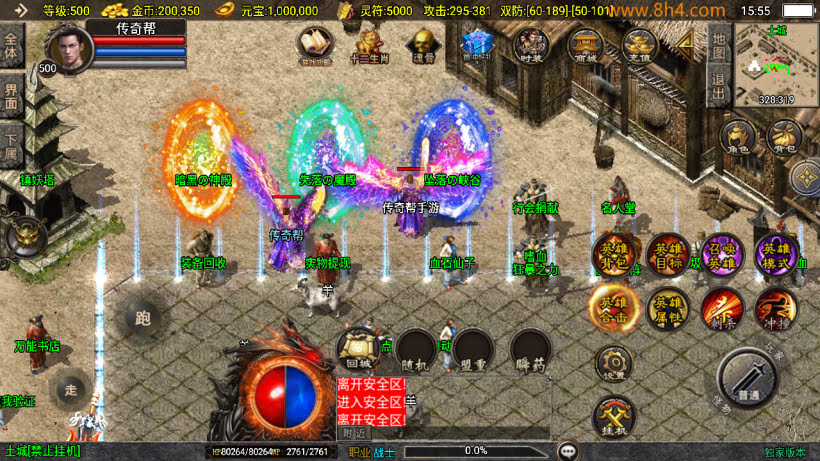Open the 商城 shop
The height and width of the screenshot is (461, 820).
point(584,46)
